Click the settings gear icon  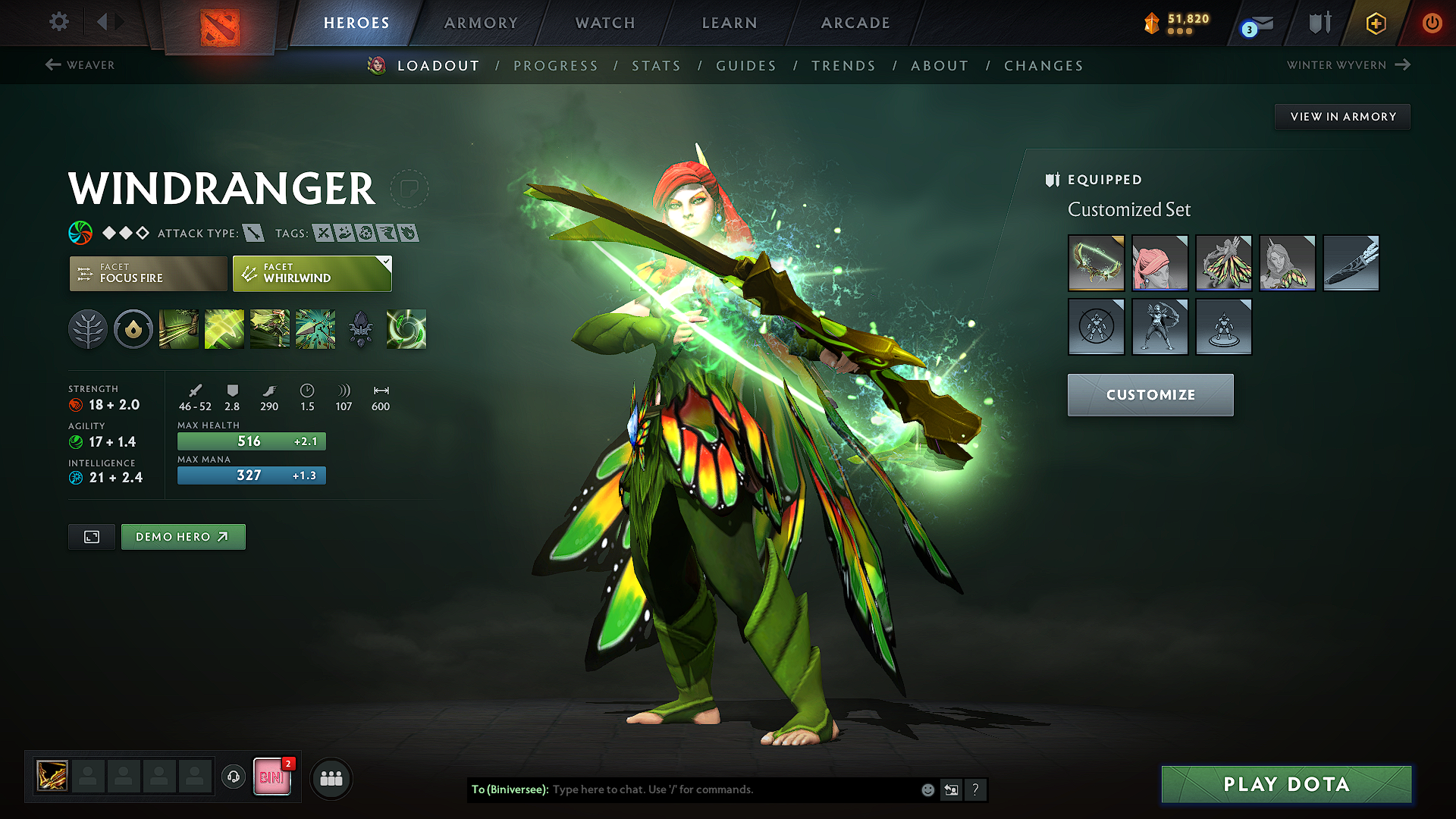click(58, 22)
